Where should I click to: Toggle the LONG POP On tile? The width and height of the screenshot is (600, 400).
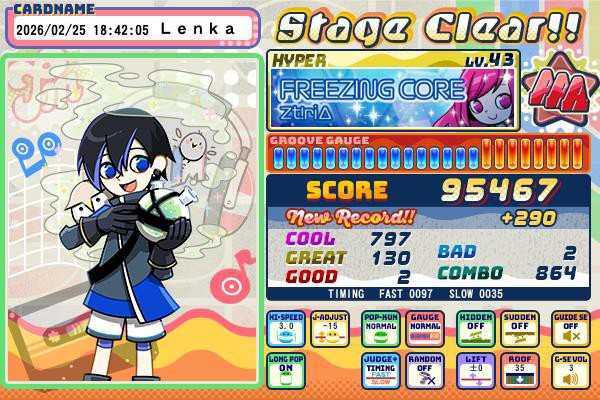click(x=286, y=371)
